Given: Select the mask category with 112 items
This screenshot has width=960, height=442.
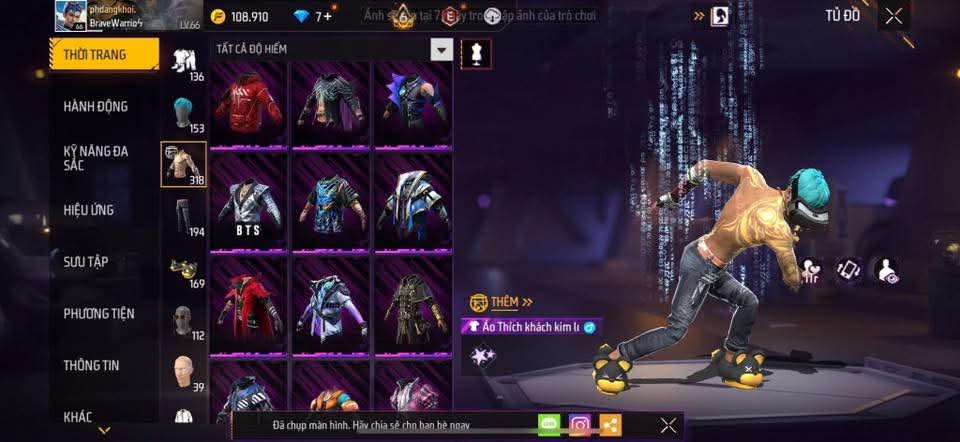Looking at the screenshot, I should (183, 321).
